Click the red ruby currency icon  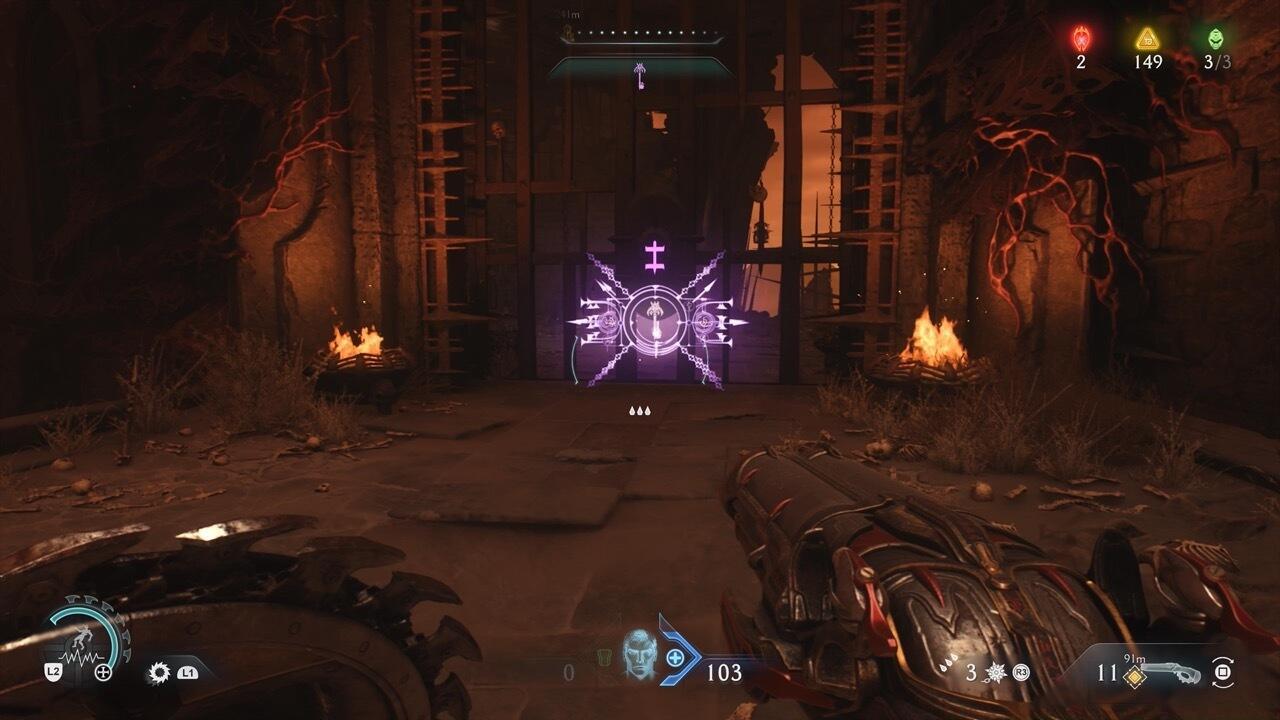(x=1081, y=39)
